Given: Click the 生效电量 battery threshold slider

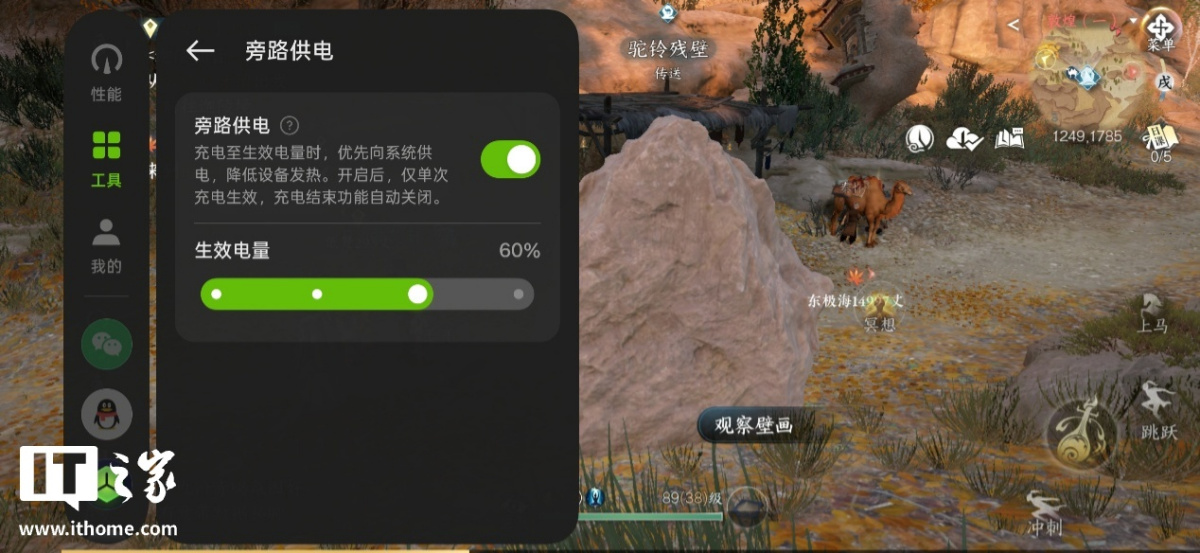Looking at the screenshot, I should (x=367, y=294).
